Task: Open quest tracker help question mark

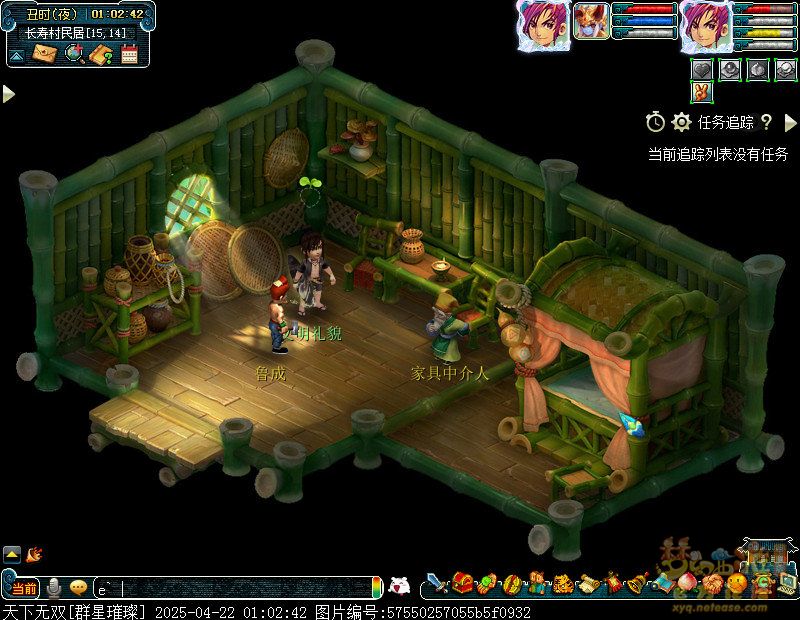Action: 766,122
